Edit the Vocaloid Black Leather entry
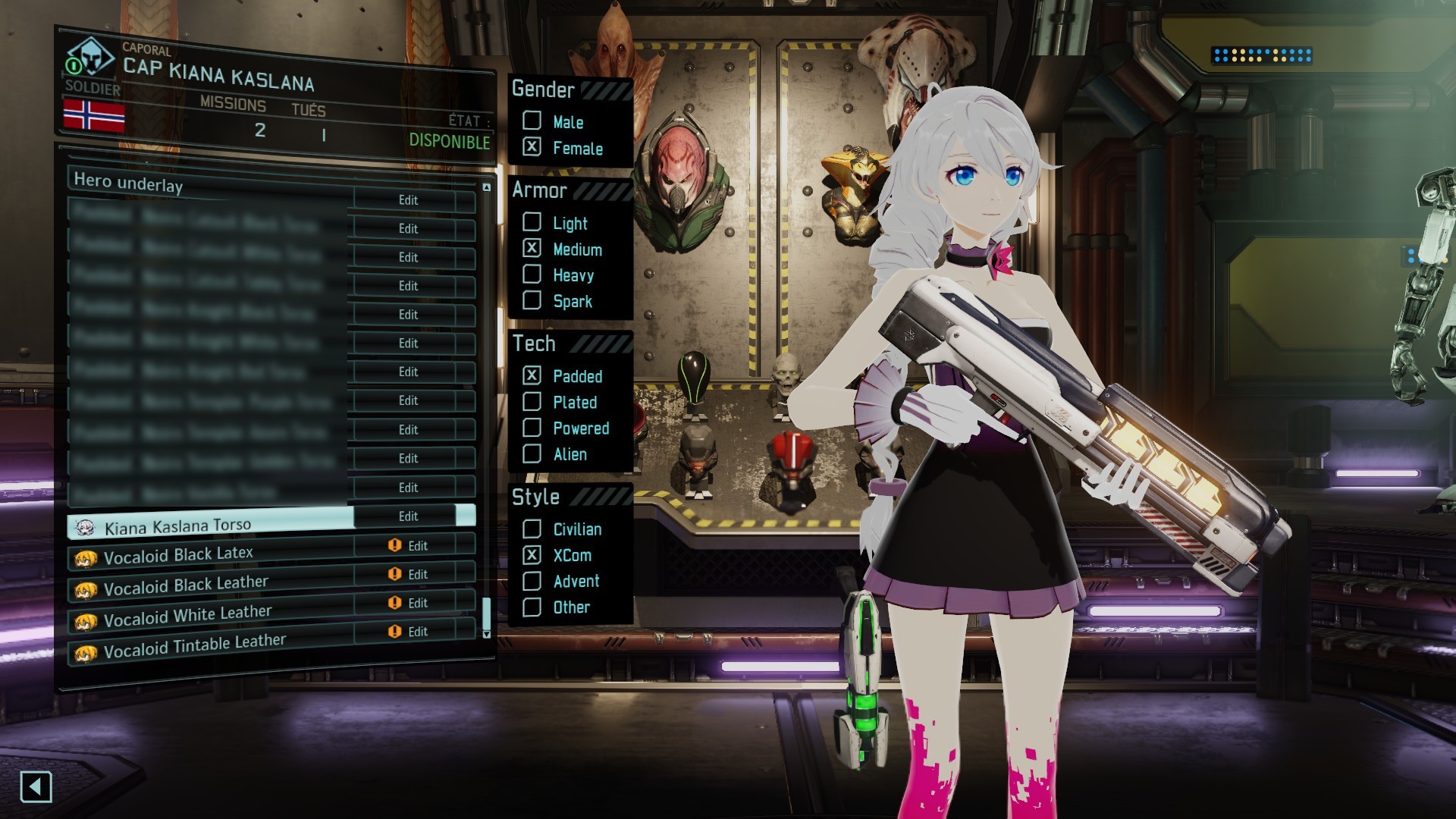Image resolution: width=1456 pixels, height=819 pixels. click(x=417, y=575)
